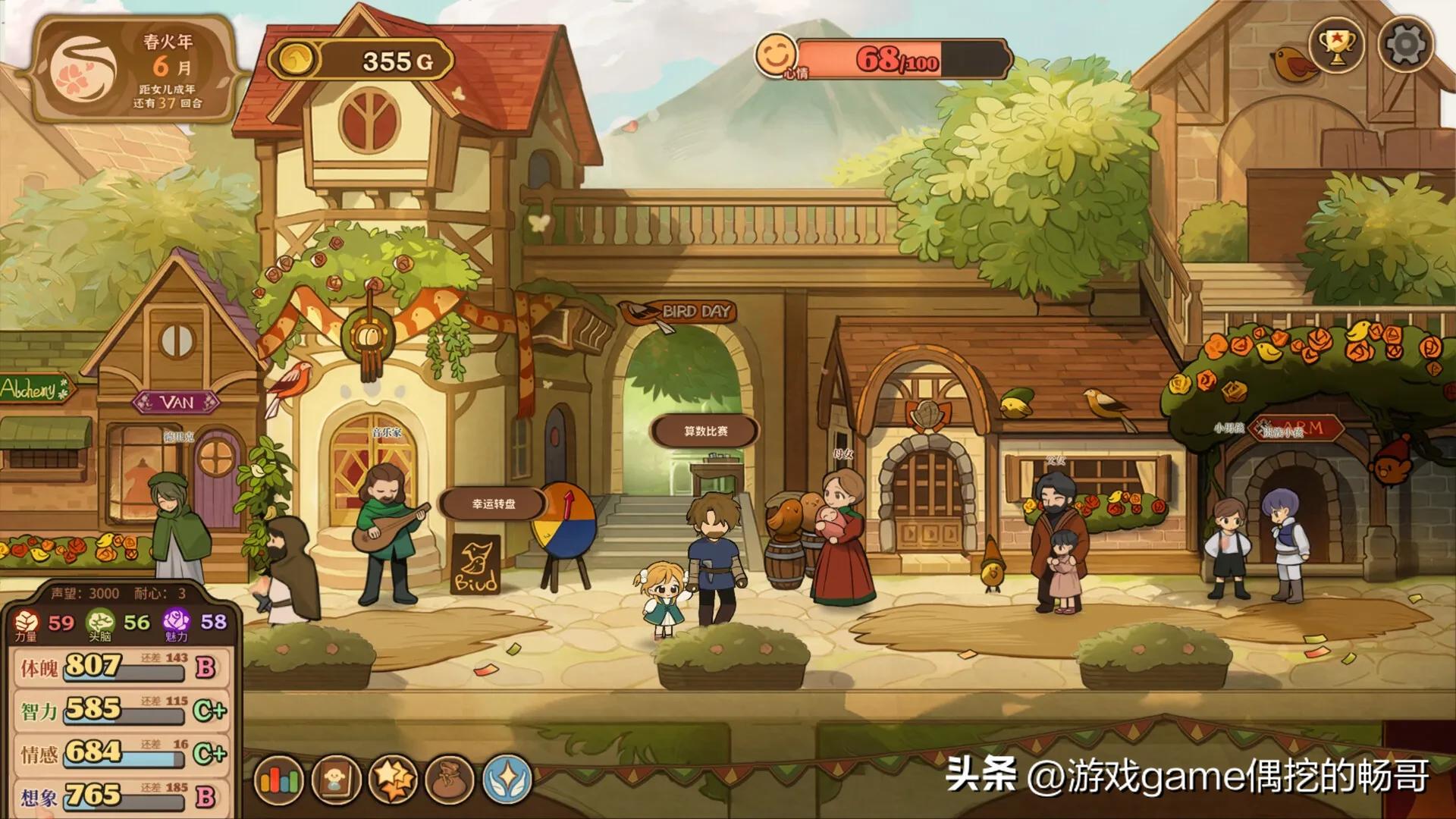Viewport: 1456px width, 819px height.
Task: Click the Biud signboard
Action: (476, 565)
